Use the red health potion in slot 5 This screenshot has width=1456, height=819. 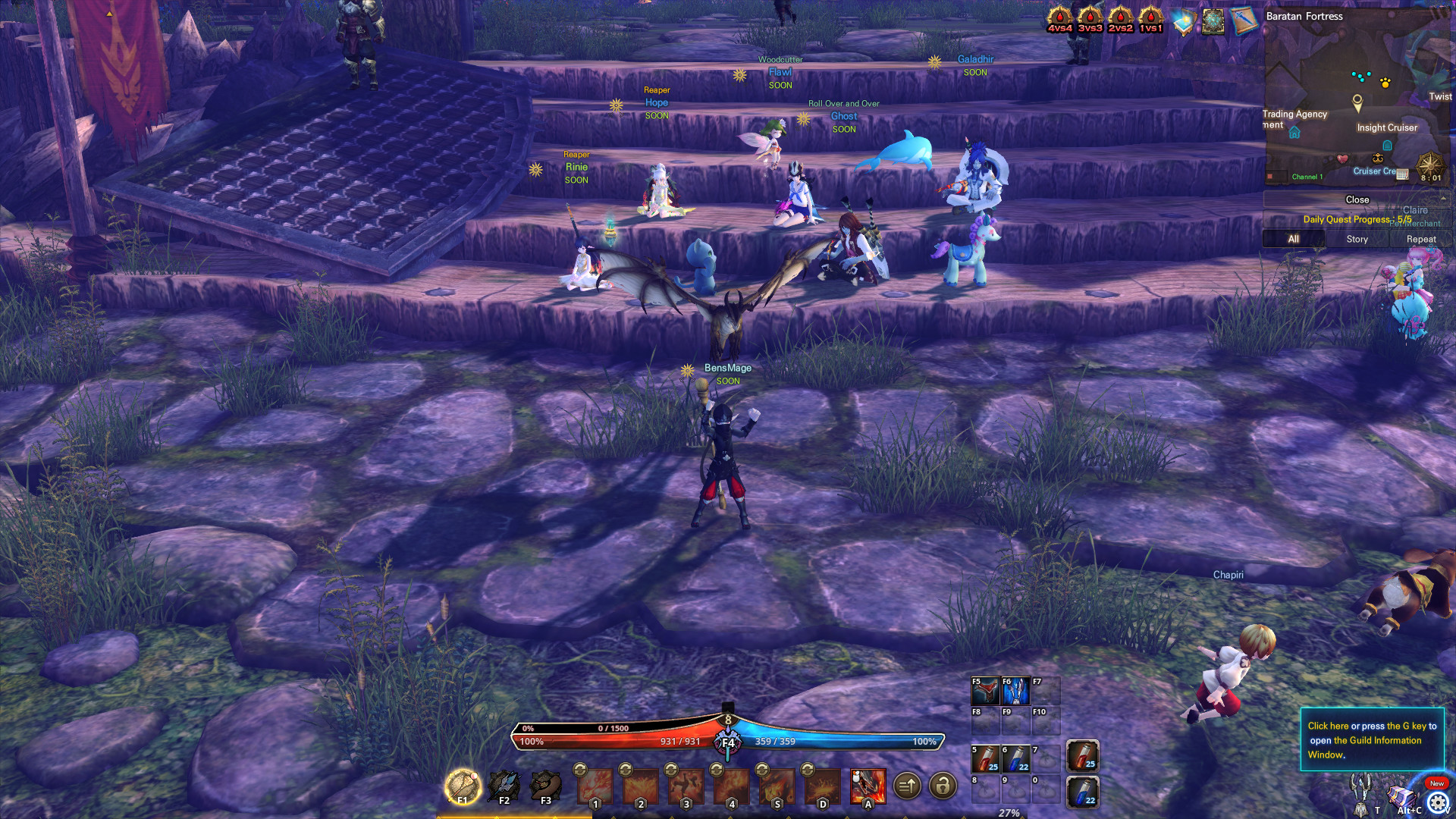point(984,755)
